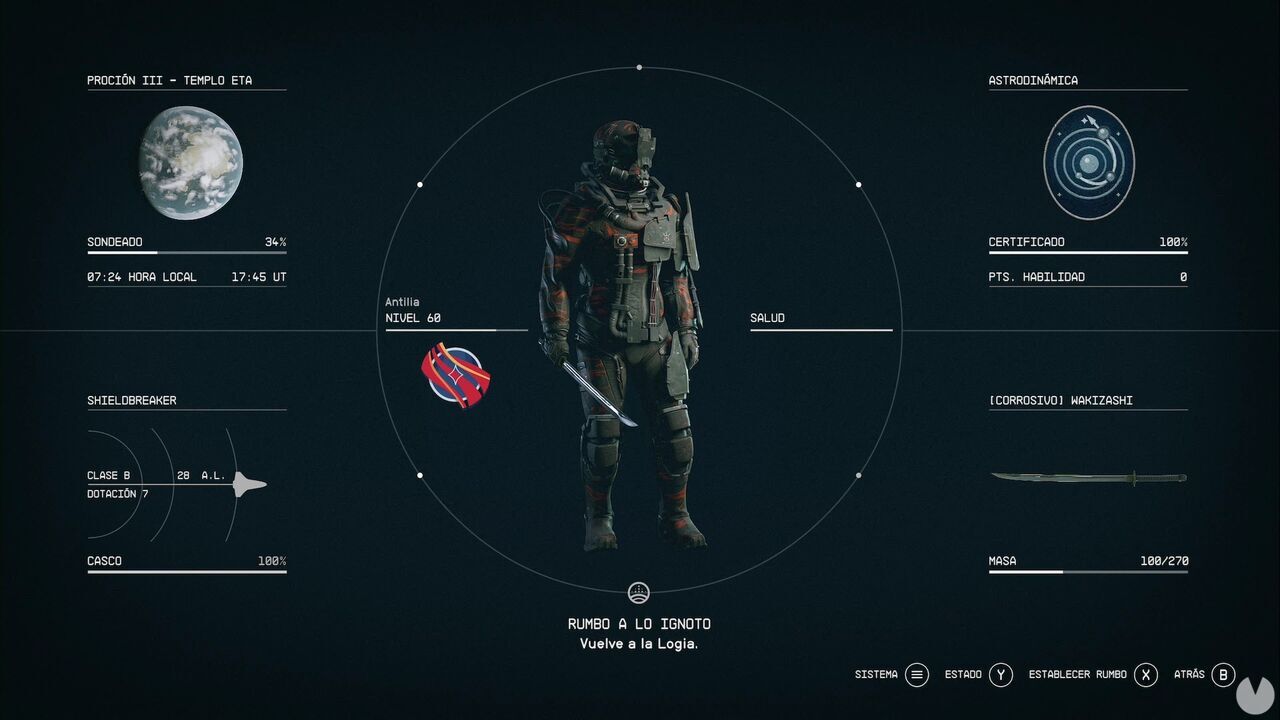Click the Shieldbreaker ship silhouette
The image size is (1280, 720).
click(249, 485)
